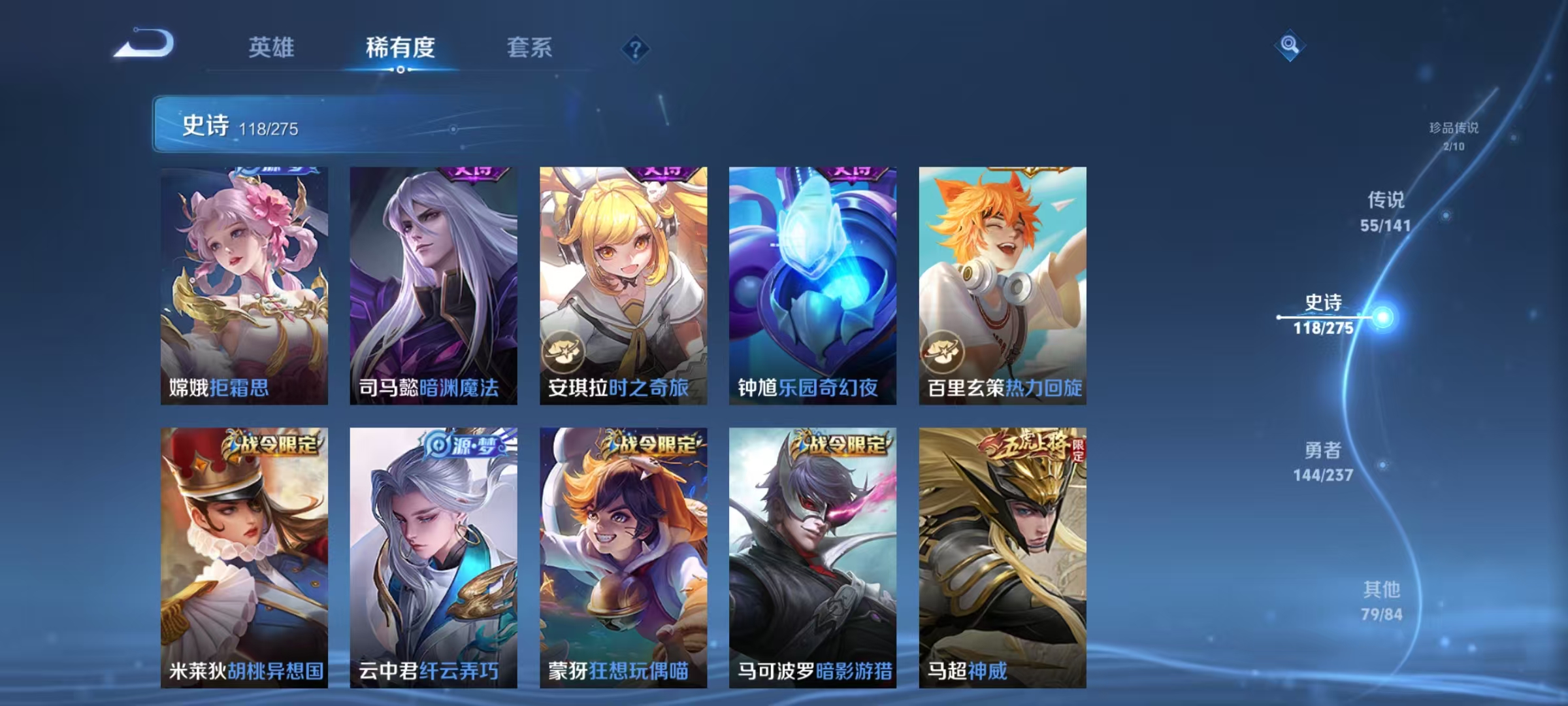Open the search icon at top right

1290,46
